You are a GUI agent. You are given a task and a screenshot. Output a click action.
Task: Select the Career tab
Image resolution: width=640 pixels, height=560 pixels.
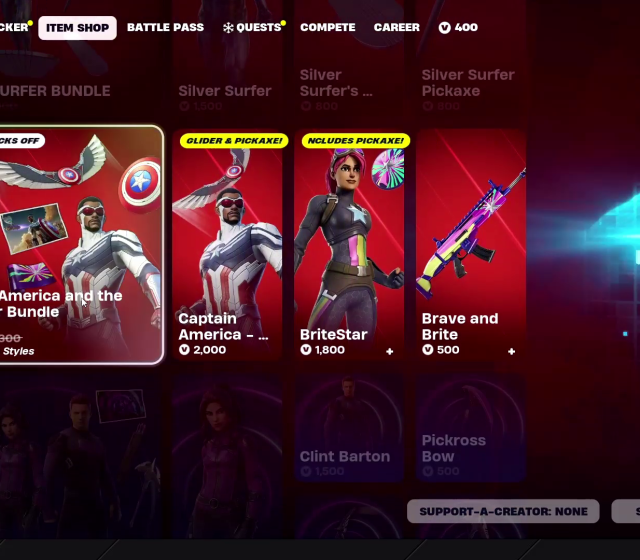(x=397, y=27)
